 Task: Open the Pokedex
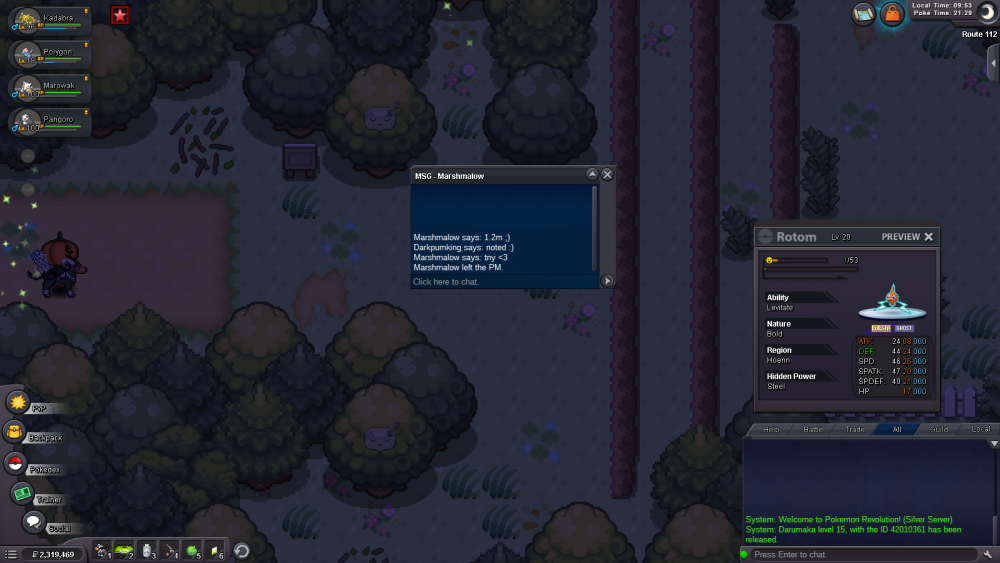[x=16, y=463]
